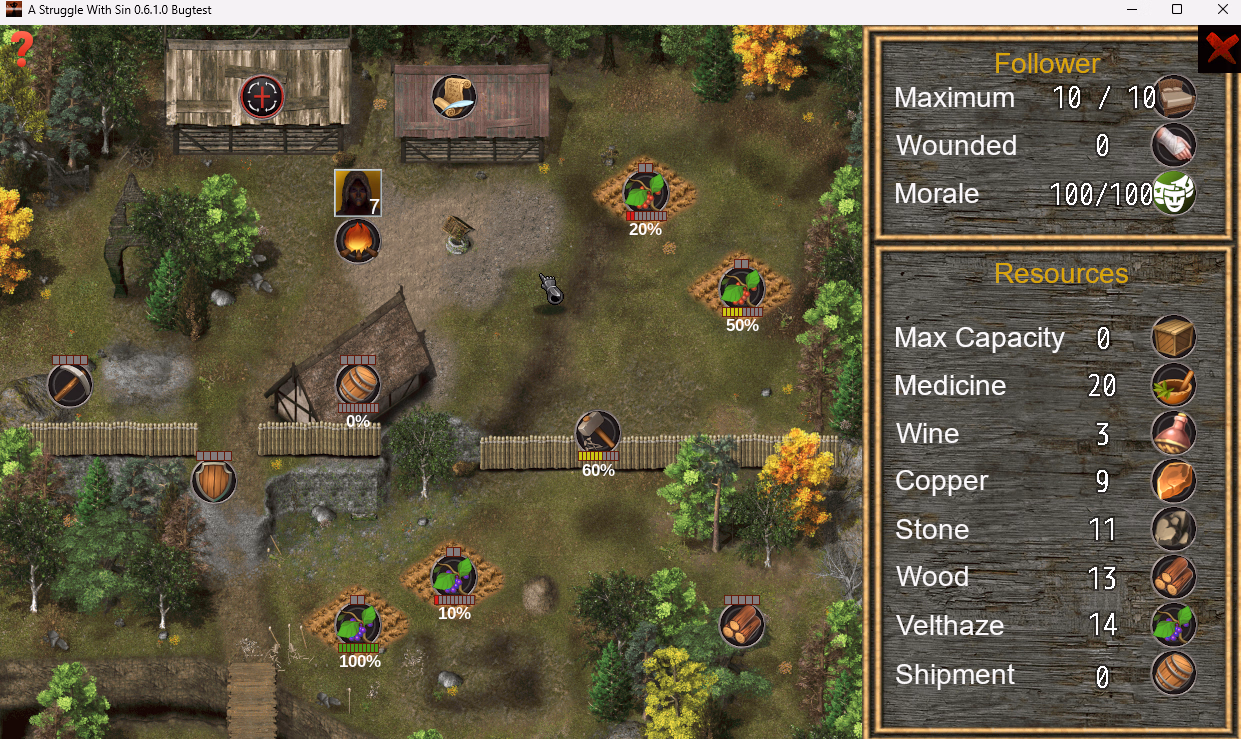1241x739 pixels.
Task: Select the red berry field at 20%
Action: tap(645, 192)
